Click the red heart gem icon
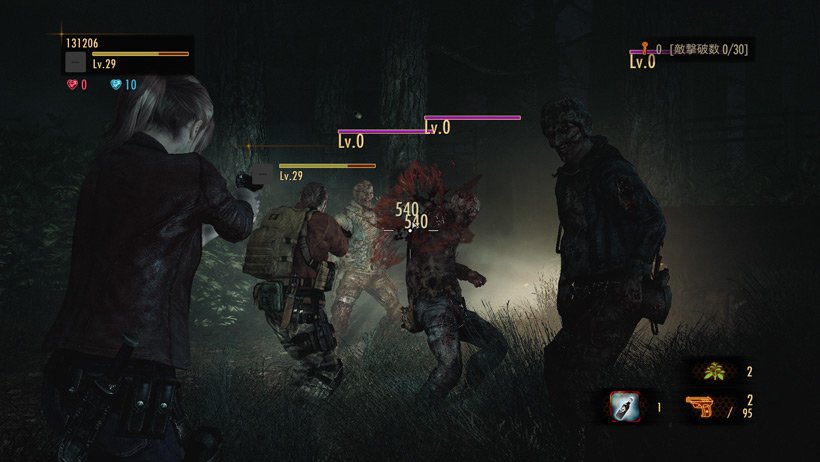This screenshot has height=462, width=820. coord(72,85)
